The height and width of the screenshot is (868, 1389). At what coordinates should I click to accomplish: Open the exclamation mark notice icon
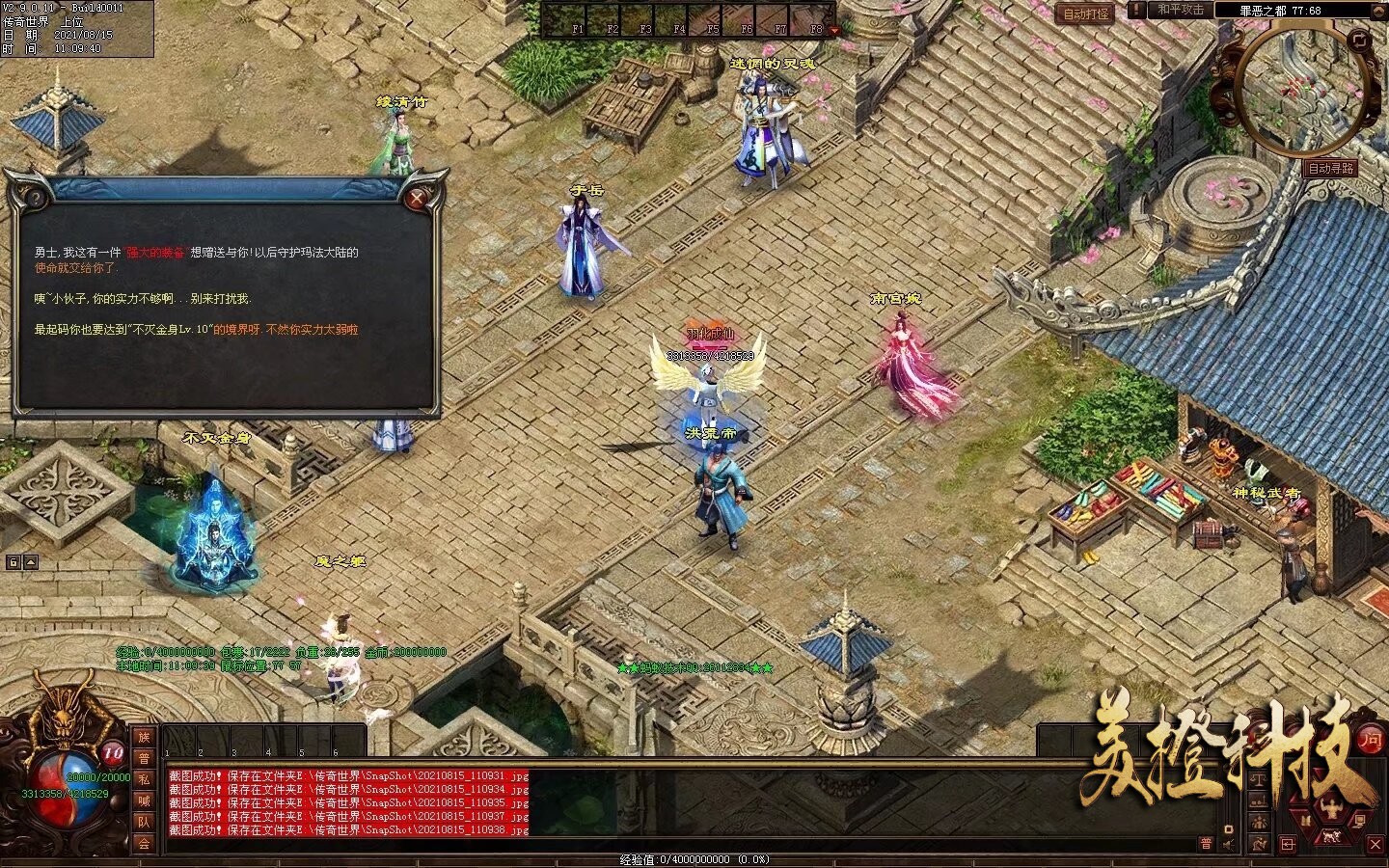tap(1137, 10)
